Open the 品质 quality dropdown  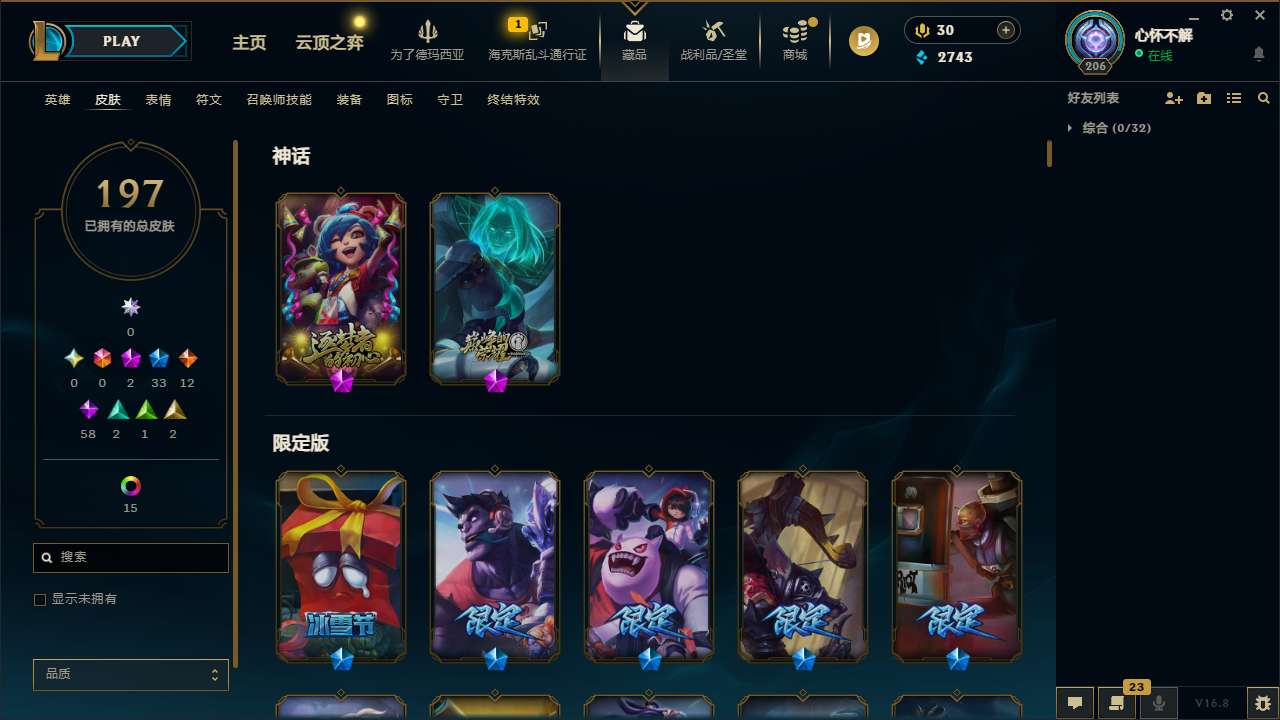click(130, 674)
